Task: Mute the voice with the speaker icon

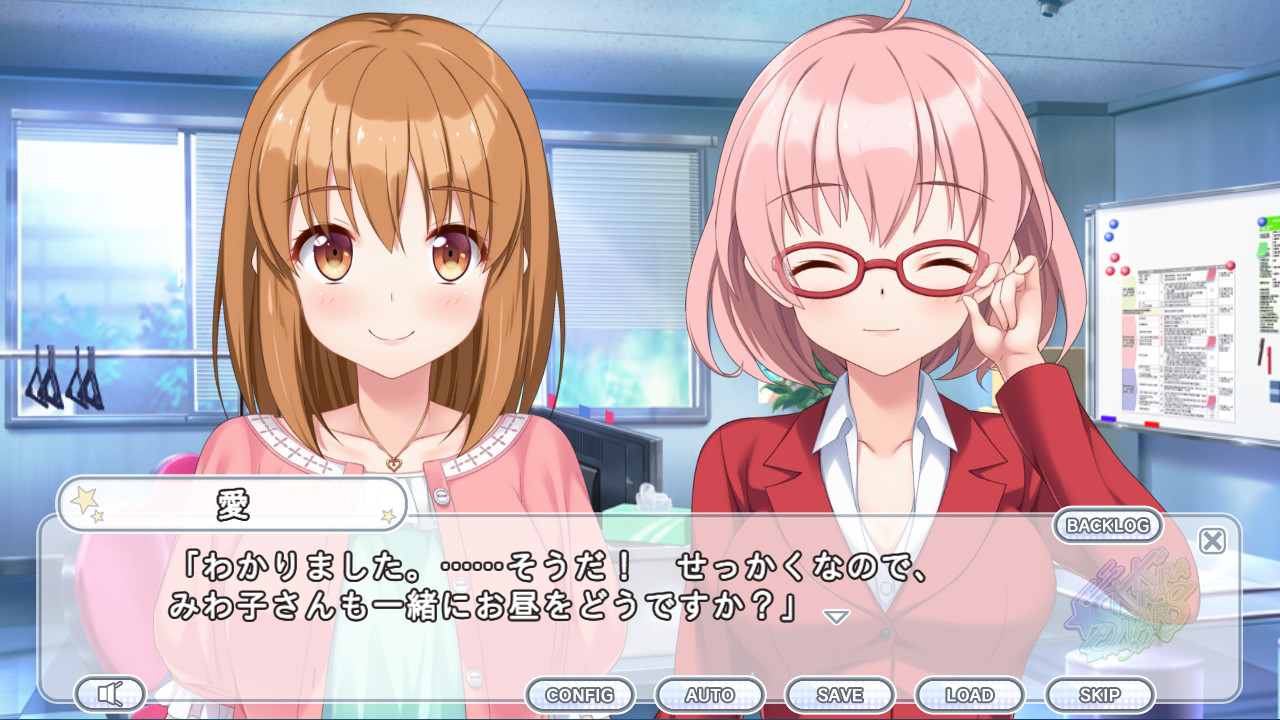Action: 110,694
